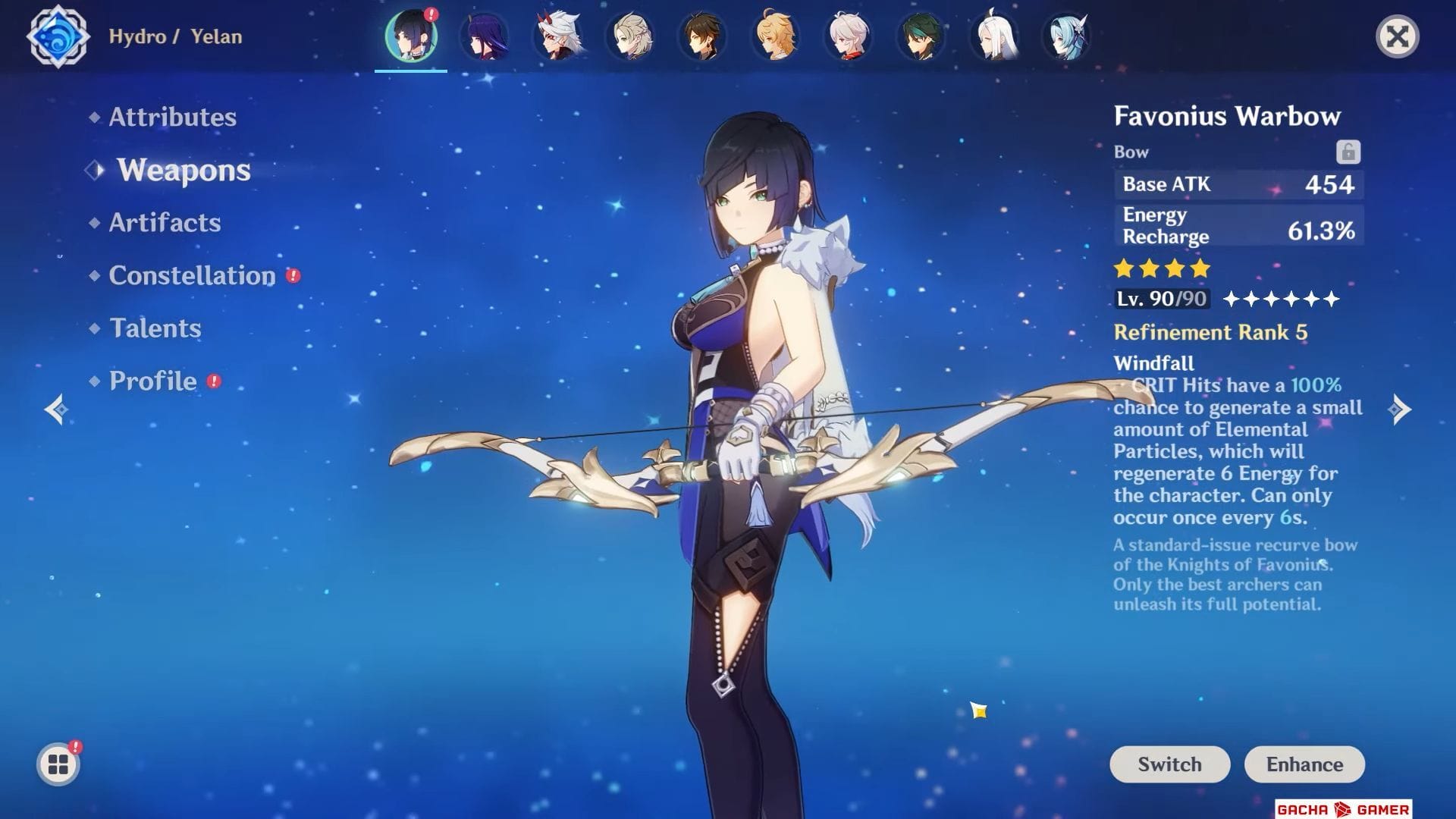Viewport: 1456px width, 819px height.
Task: View the Profile section
Action: pos(152,381)
